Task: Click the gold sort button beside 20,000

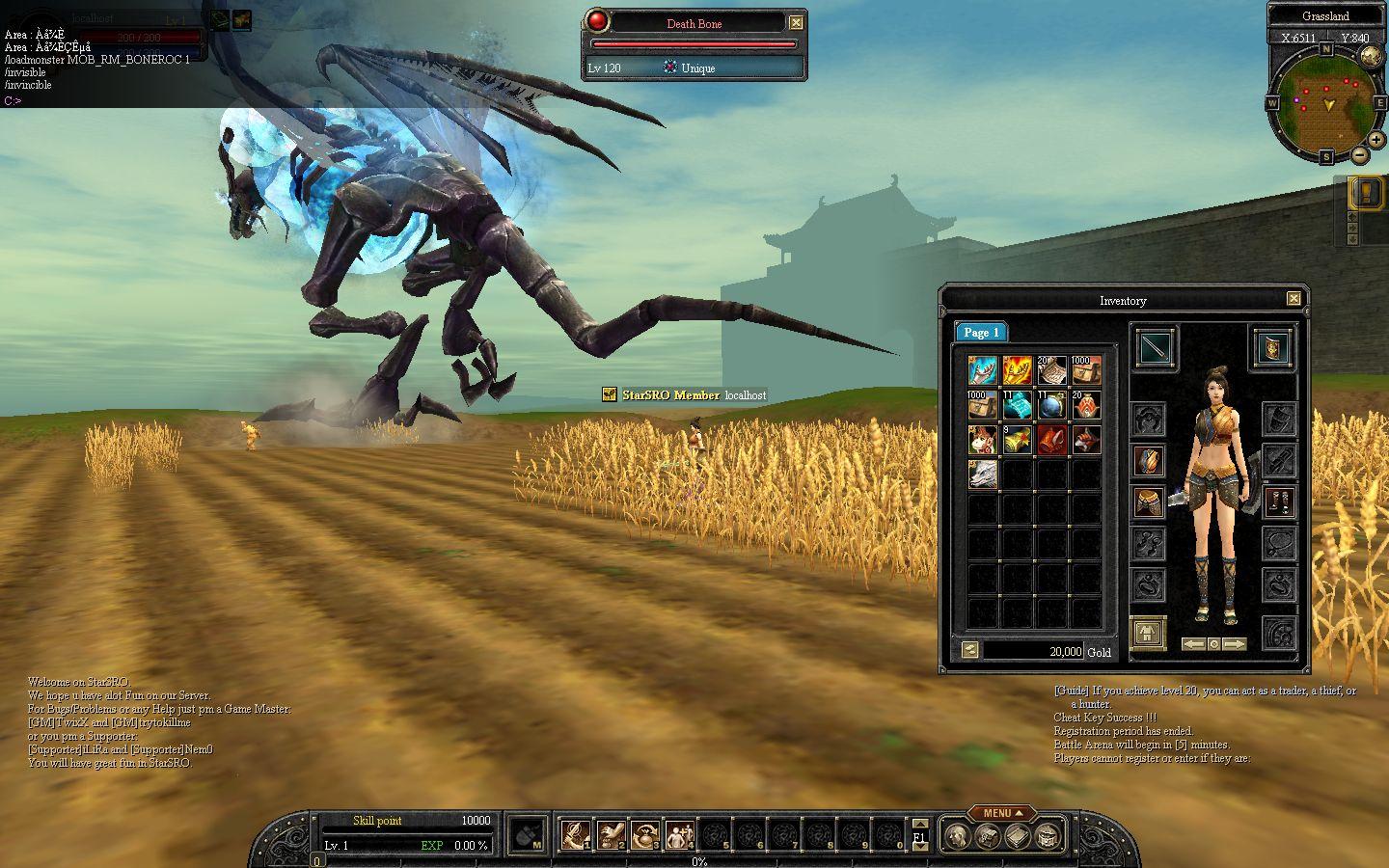Action: (970, 651)
